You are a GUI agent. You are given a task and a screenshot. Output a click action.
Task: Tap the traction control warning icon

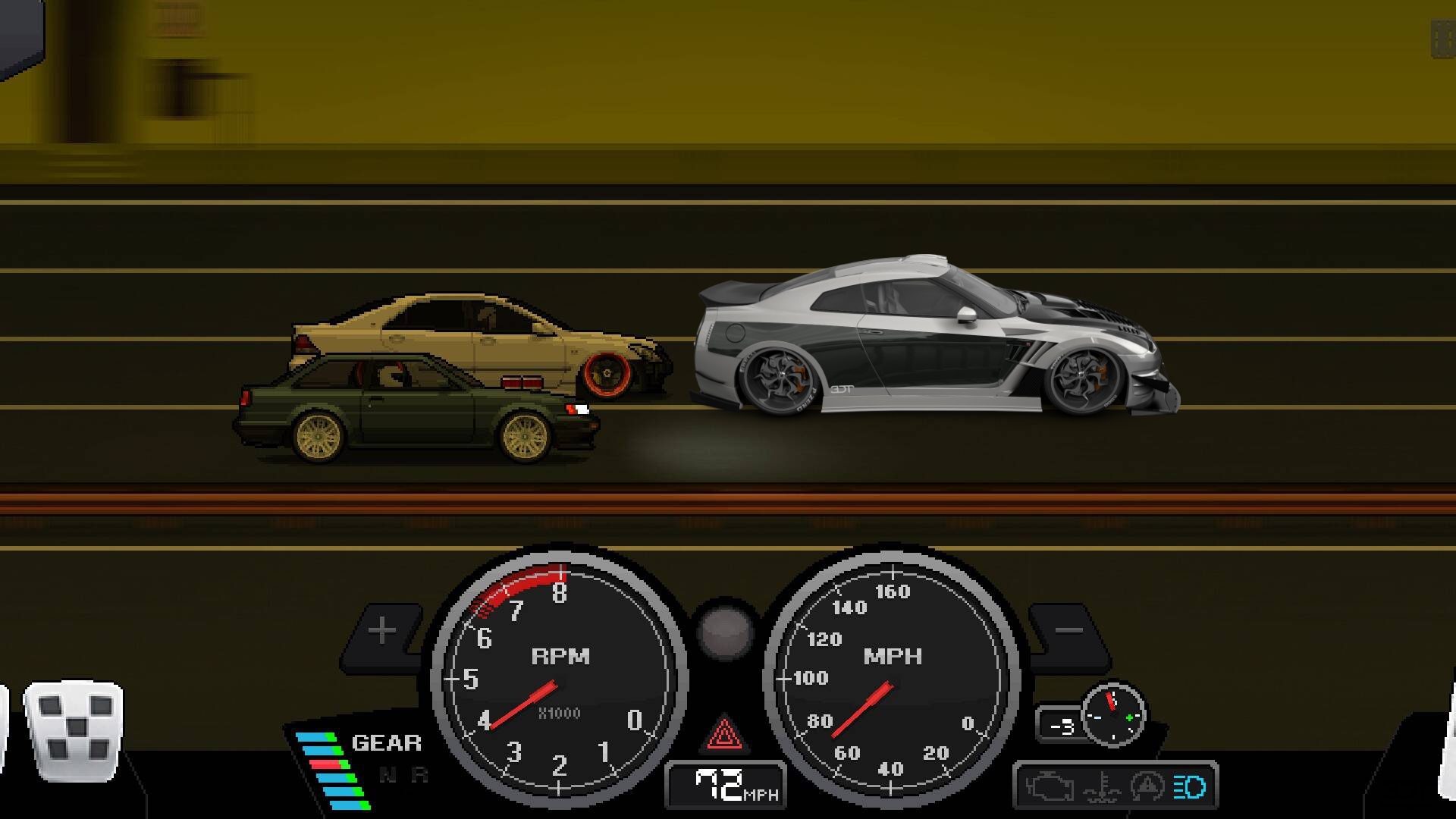pos(1147,787)
